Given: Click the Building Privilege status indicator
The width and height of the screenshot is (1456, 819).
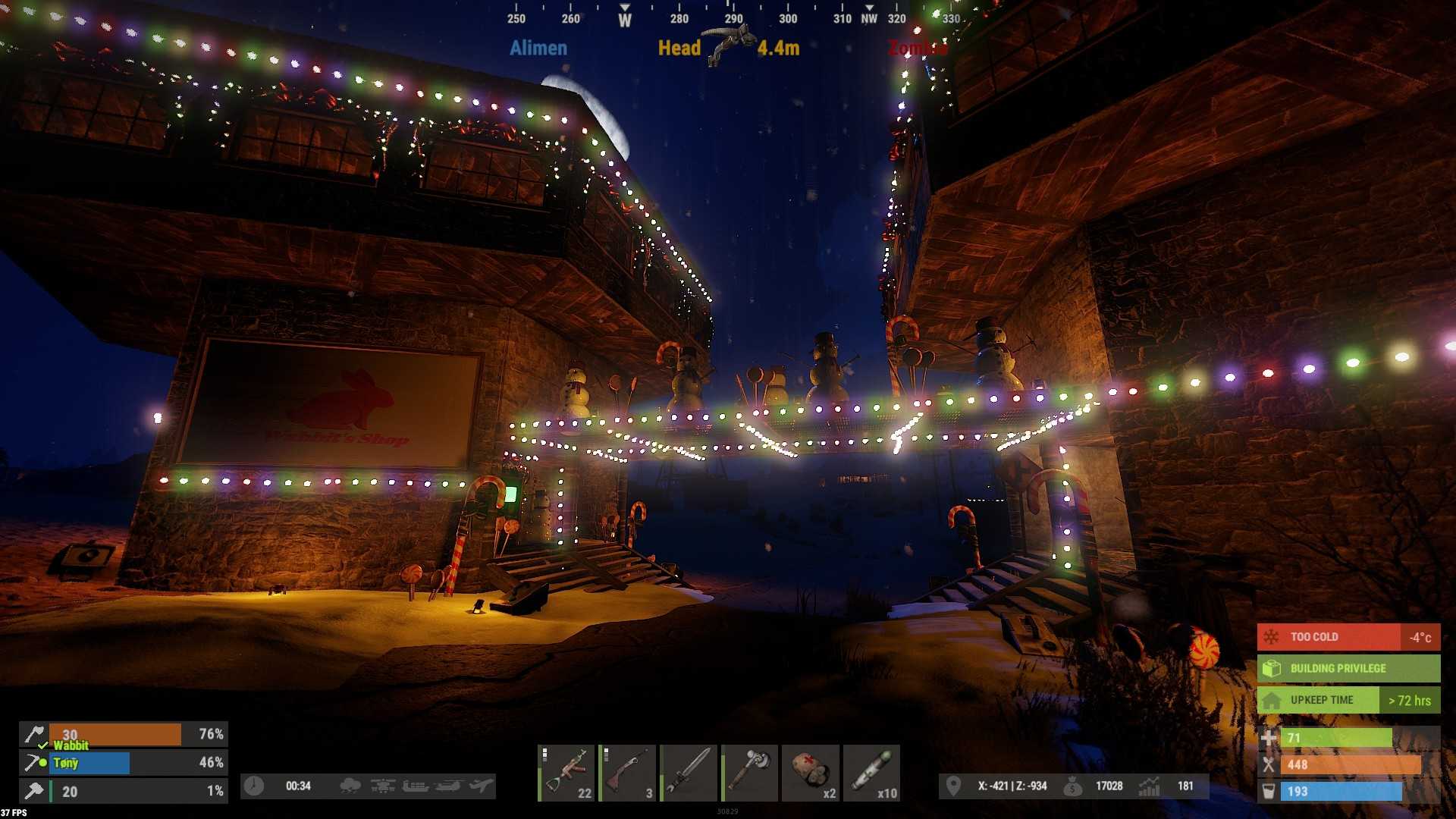Looking at the screenshot, I should [x=1348, y=668].
